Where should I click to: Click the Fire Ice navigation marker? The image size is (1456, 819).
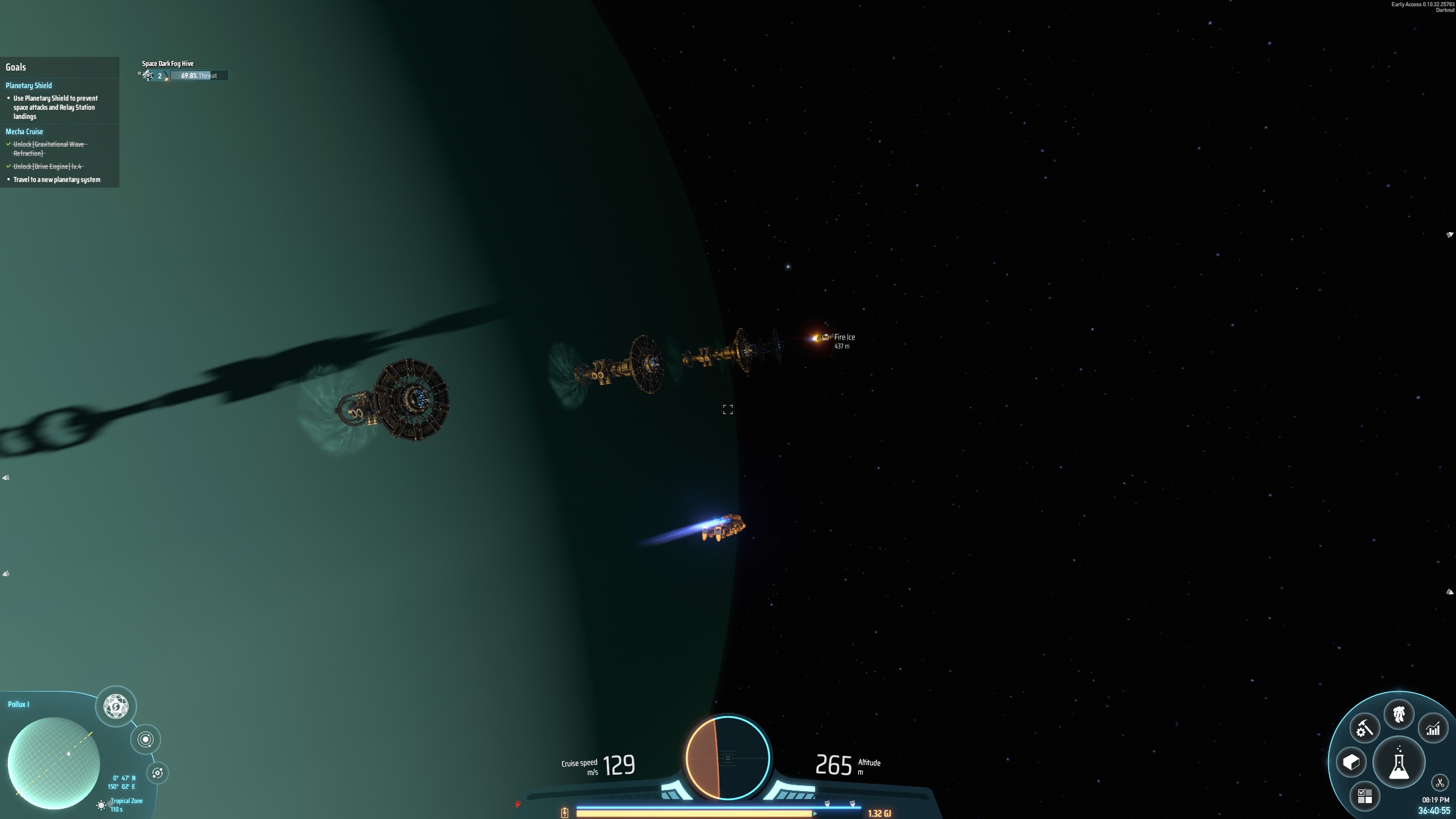coord(825,337)
